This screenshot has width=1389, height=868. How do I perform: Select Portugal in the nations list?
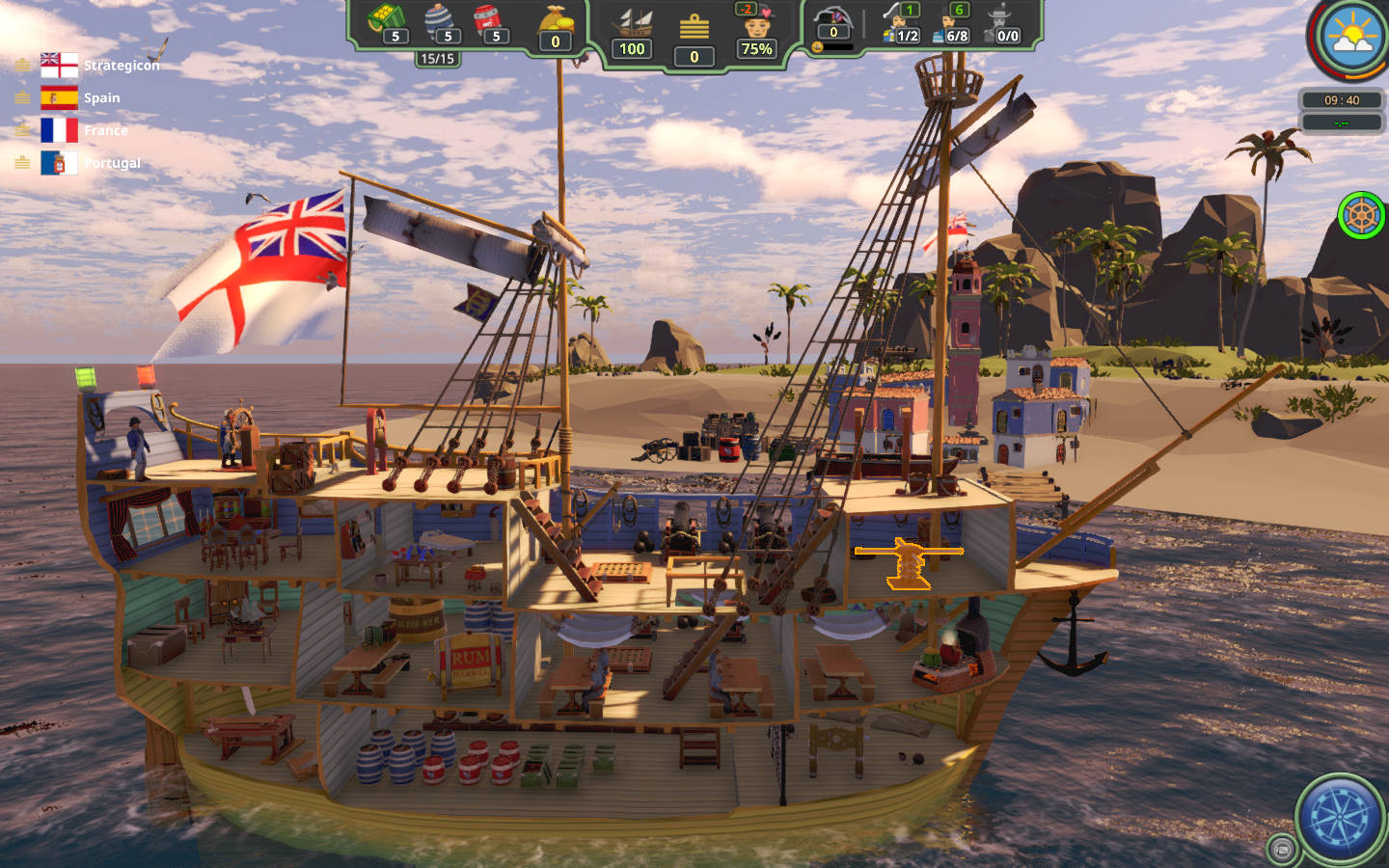point(92,163)
